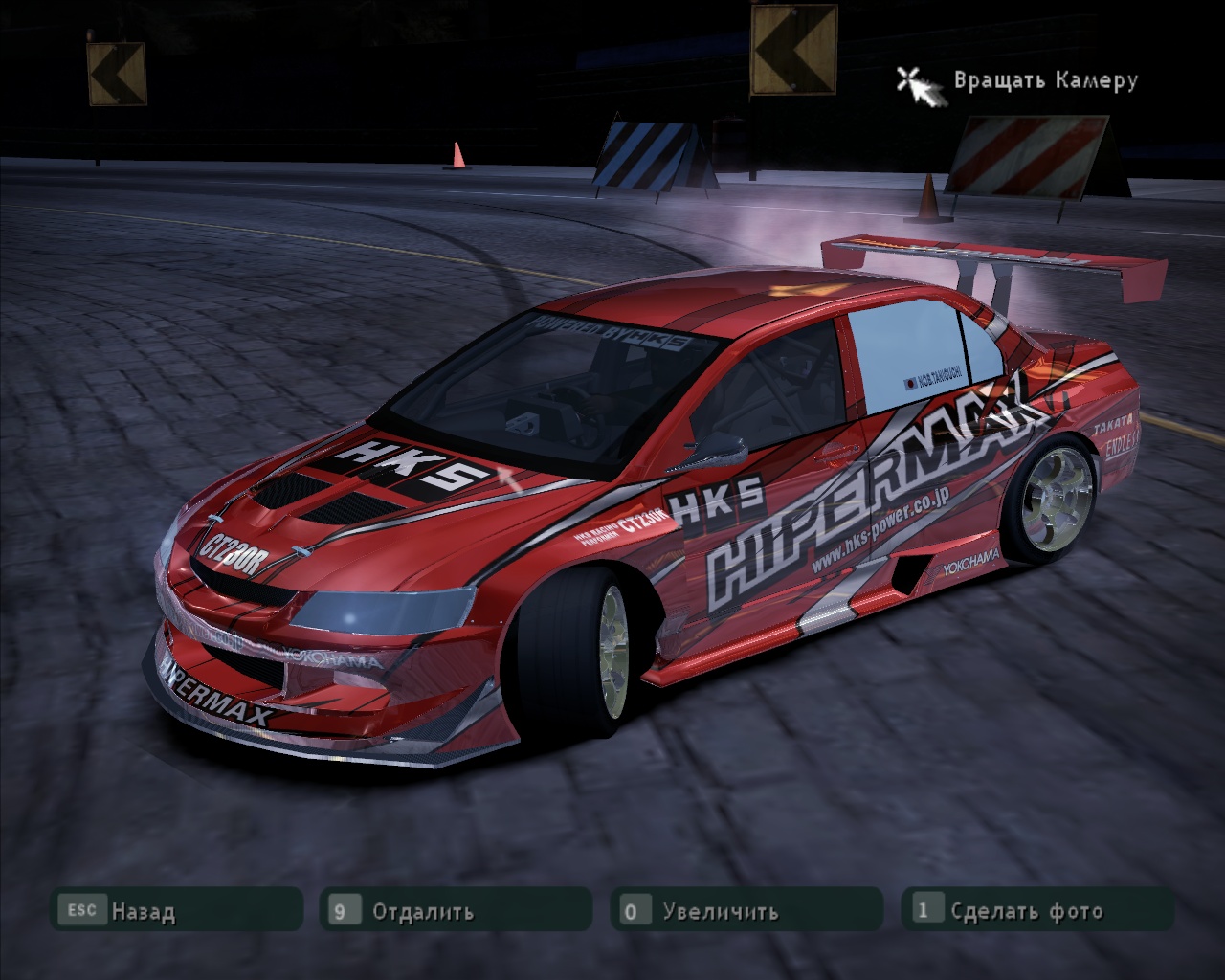This screenshot has height=980, width=1225.
Task: Go back with the Назад button
Action: tap(176, 910)
